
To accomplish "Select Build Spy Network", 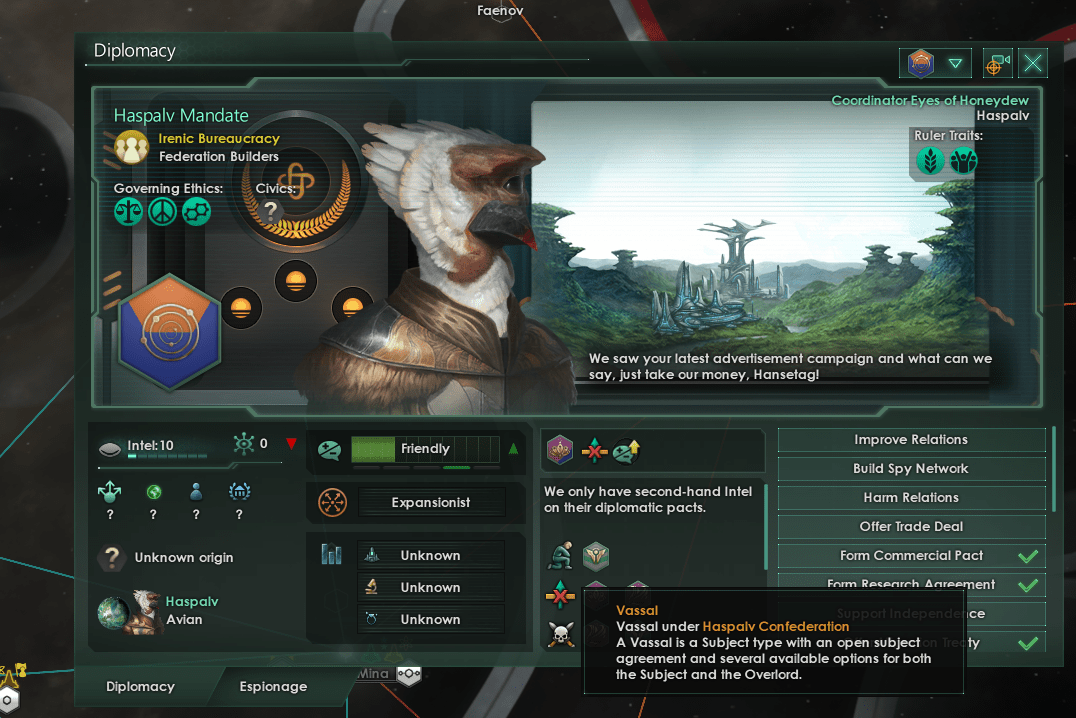I will tap(911, 469).
